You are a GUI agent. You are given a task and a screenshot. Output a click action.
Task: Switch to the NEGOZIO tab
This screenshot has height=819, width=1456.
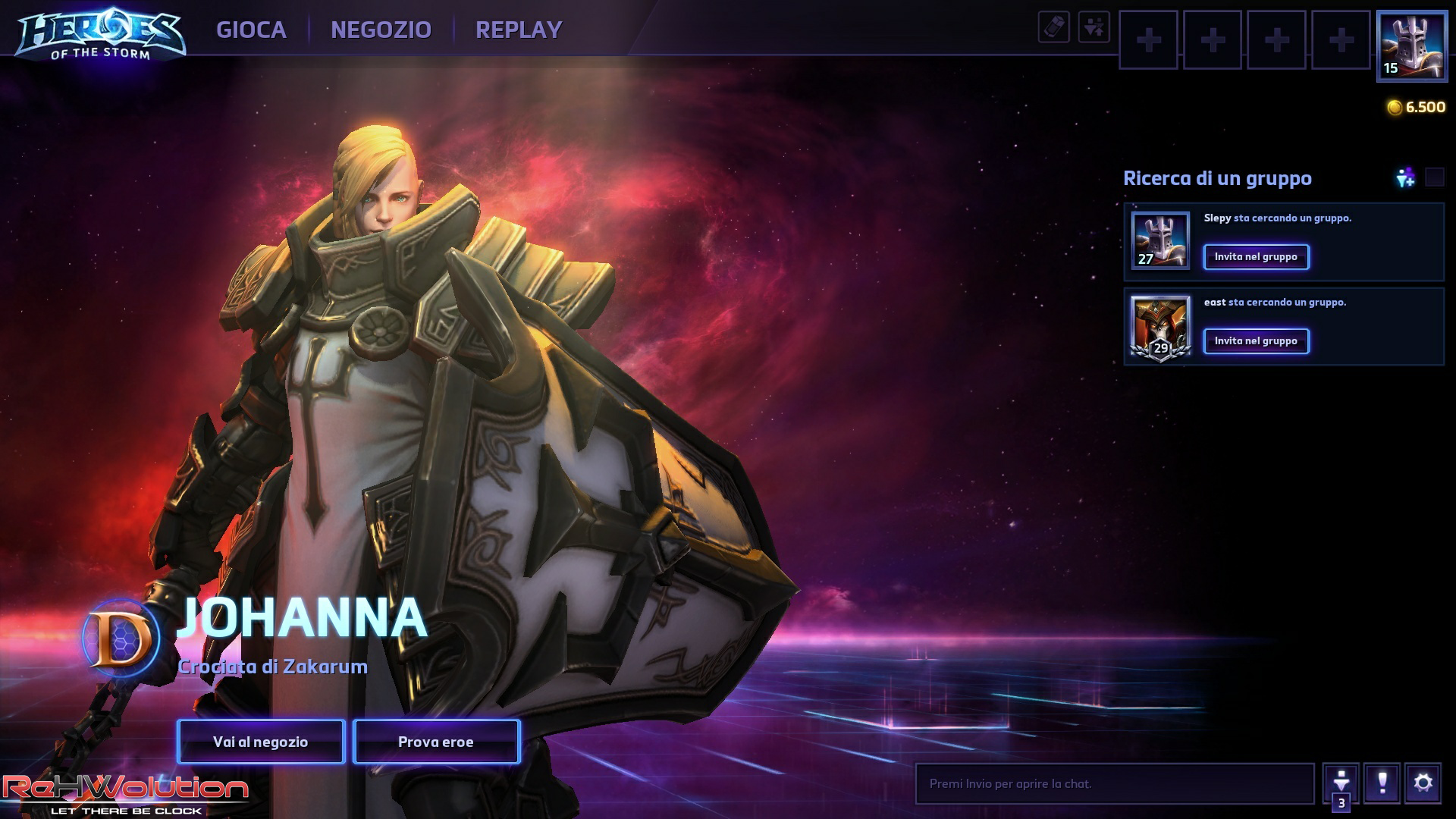pos(381,30)
